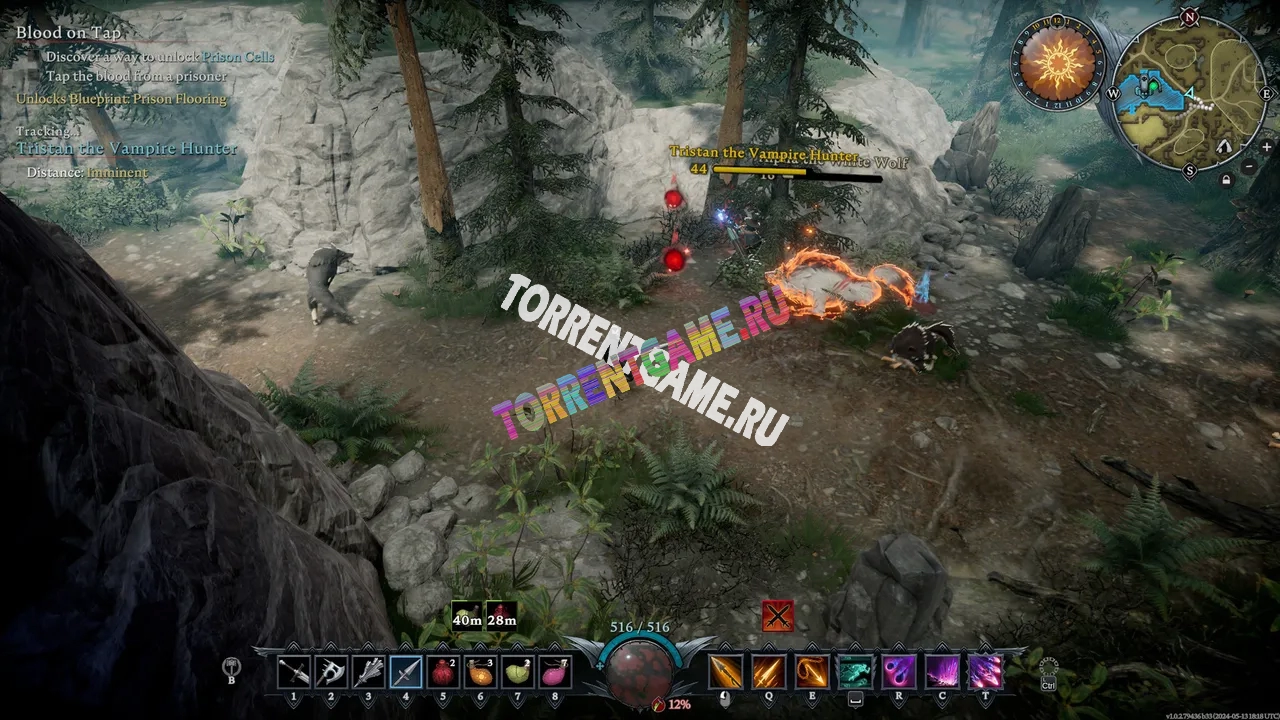Toggle the minimap rotation lock

click(x=1226, y=180)
